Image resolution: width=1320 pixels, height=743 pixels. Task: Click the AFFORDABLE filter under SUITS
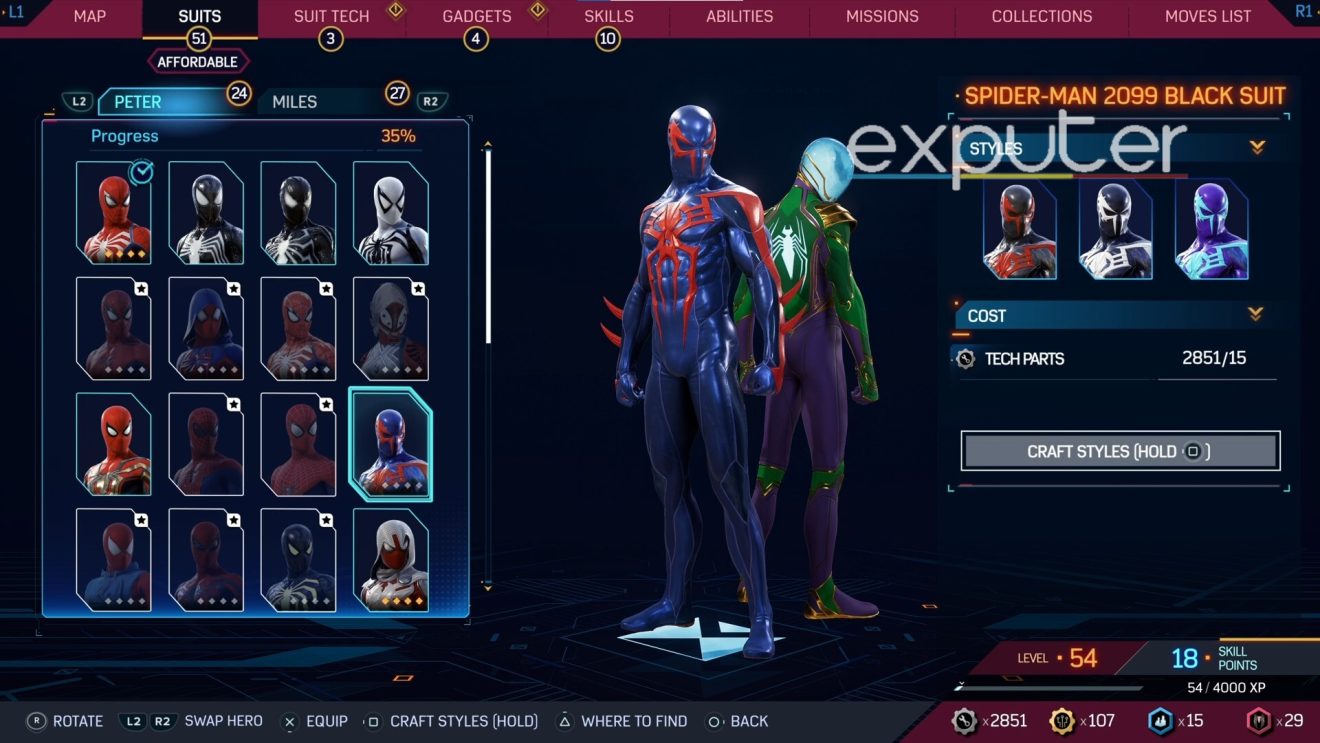tap(197, 61)
